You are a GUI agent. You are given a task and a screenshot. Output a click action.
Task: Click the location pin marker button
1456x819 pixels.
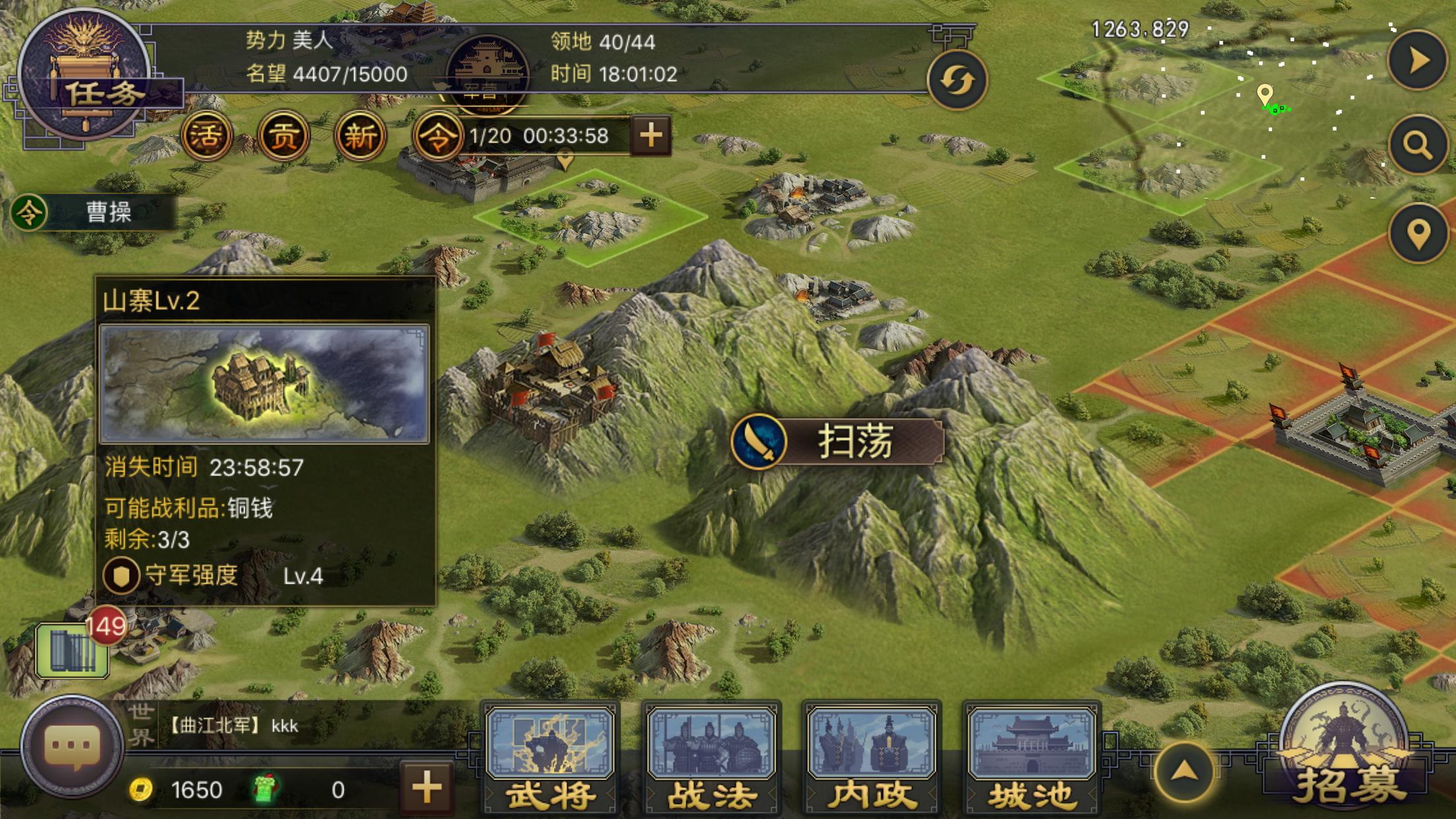point(1418,233)
